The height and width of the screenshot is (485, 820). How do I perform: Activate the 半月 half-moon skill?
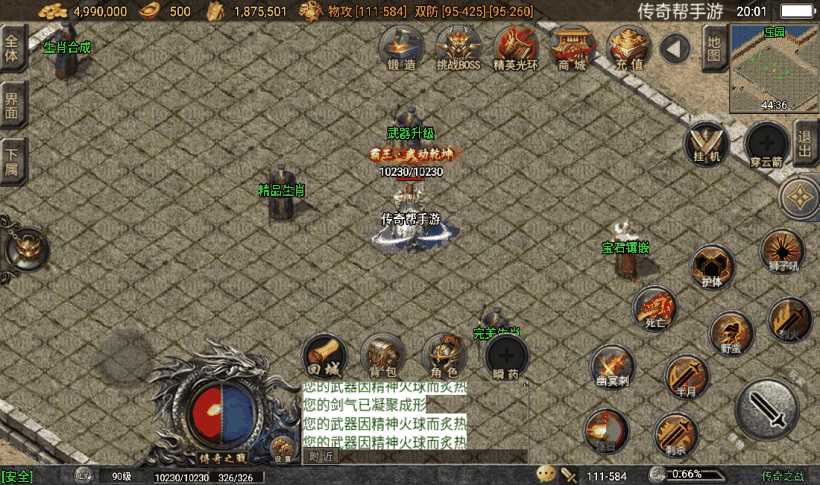pos(686,376)
